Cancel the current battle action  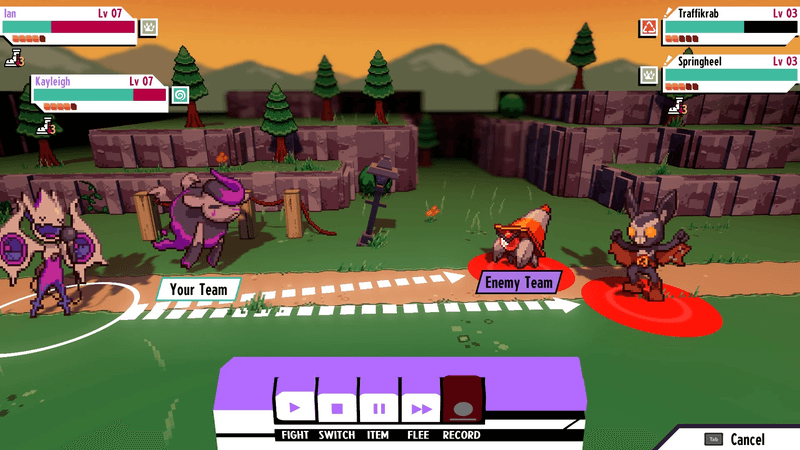(x=736, y=439)
